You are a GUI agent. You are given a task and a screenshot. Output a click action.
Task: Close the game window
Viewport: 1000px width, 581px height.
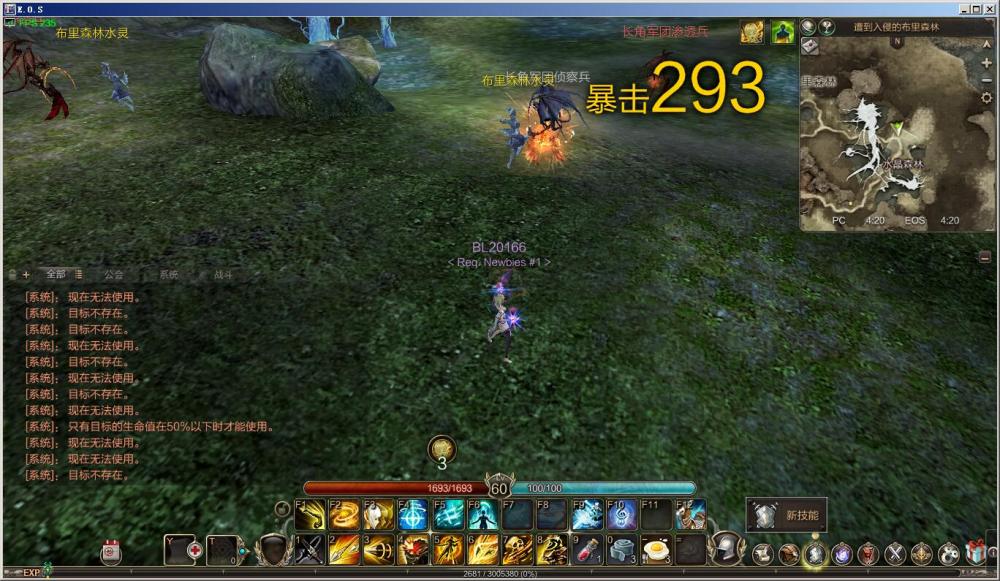(x=988, y=8)
